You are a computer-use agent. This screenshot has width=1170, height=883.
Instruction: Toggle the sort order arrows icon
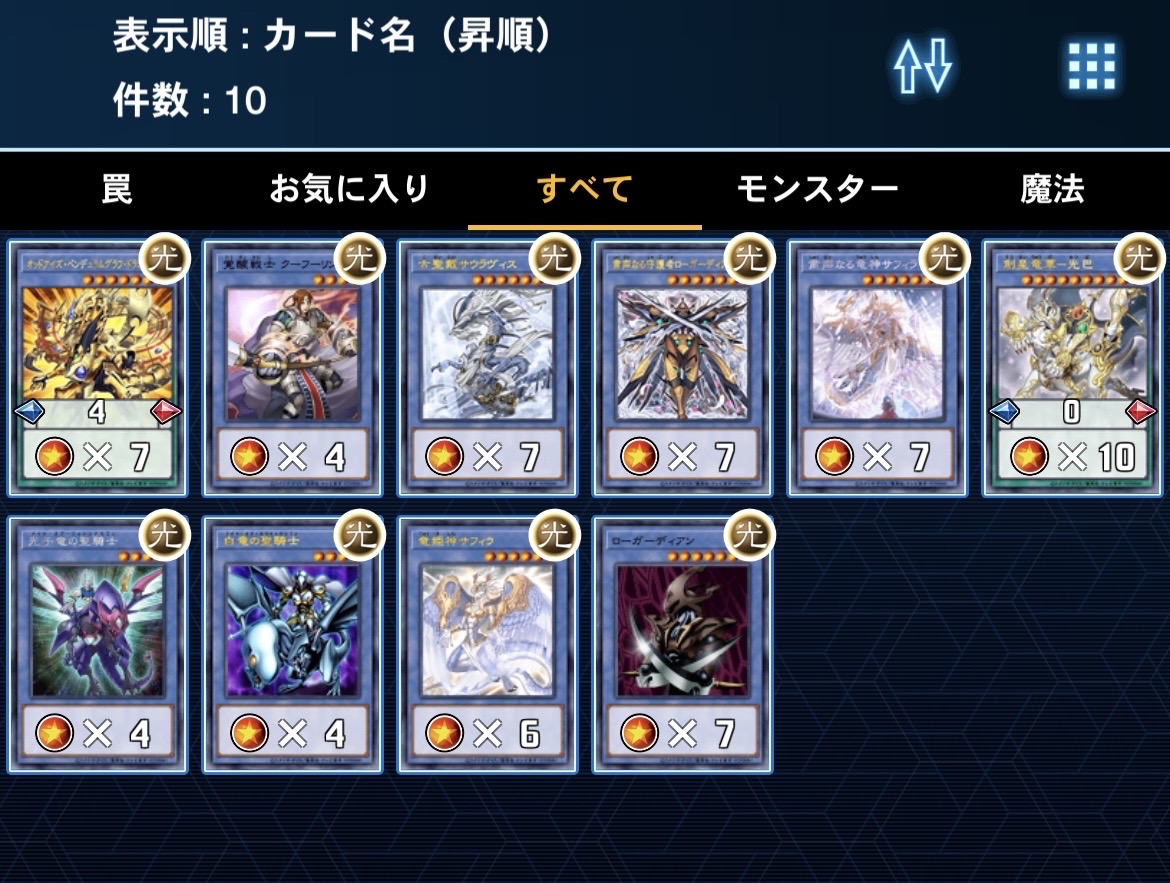coord(922,68)
